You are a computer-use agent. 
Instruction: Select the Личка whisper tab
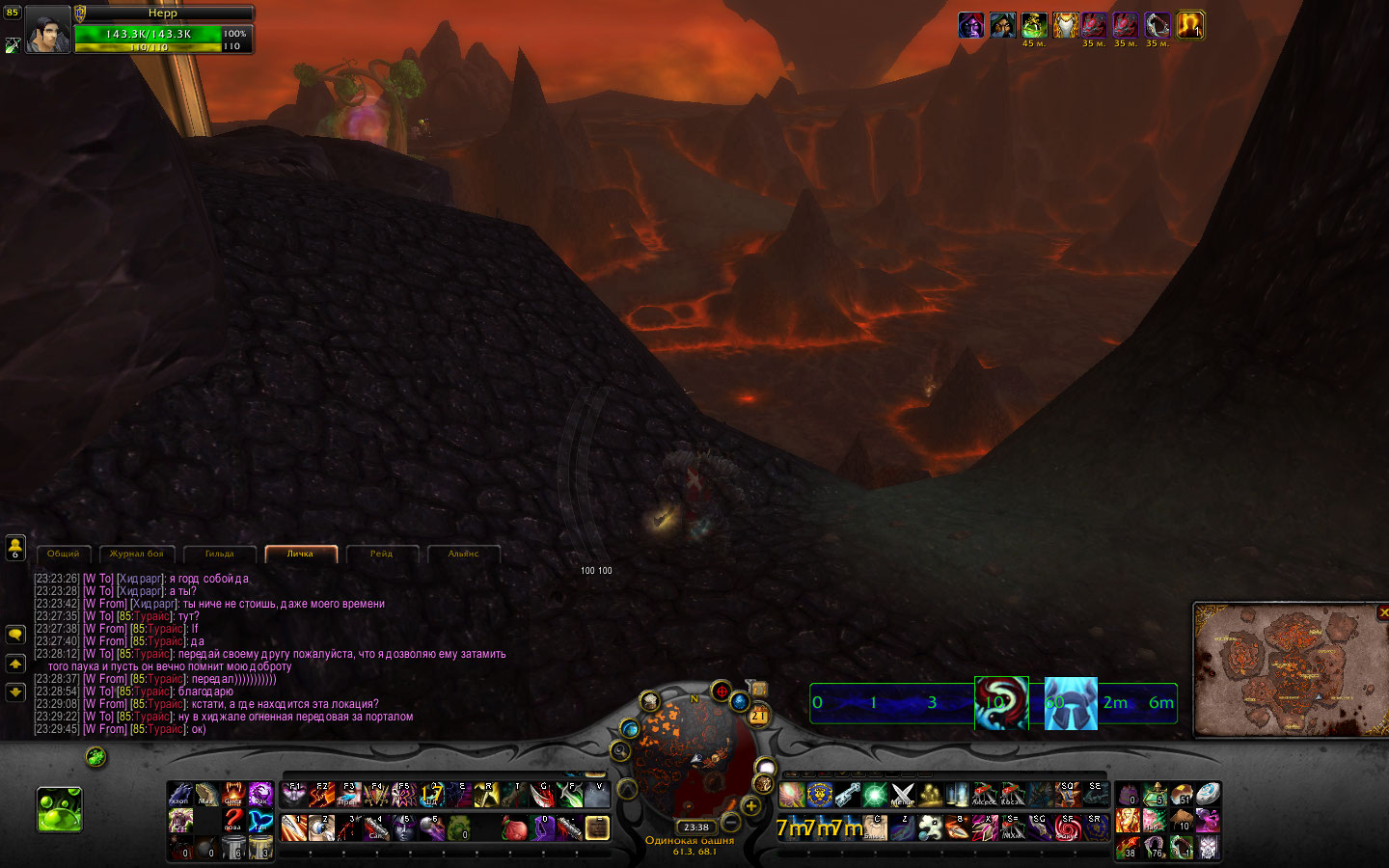[x=300, y=554]
